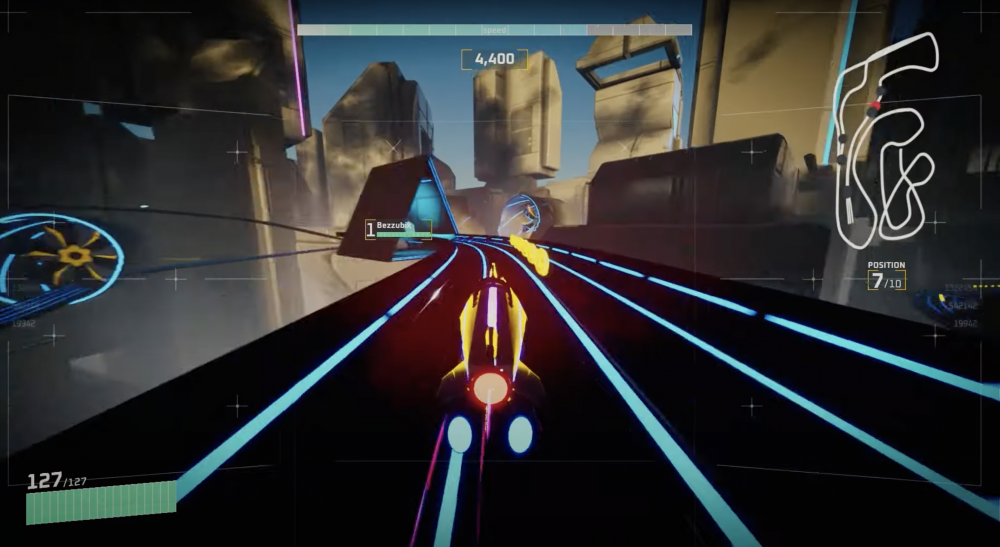1000x547 pixels.
Task: Select the Bezzube opponent name tag
Action: (x=398, y=229)
